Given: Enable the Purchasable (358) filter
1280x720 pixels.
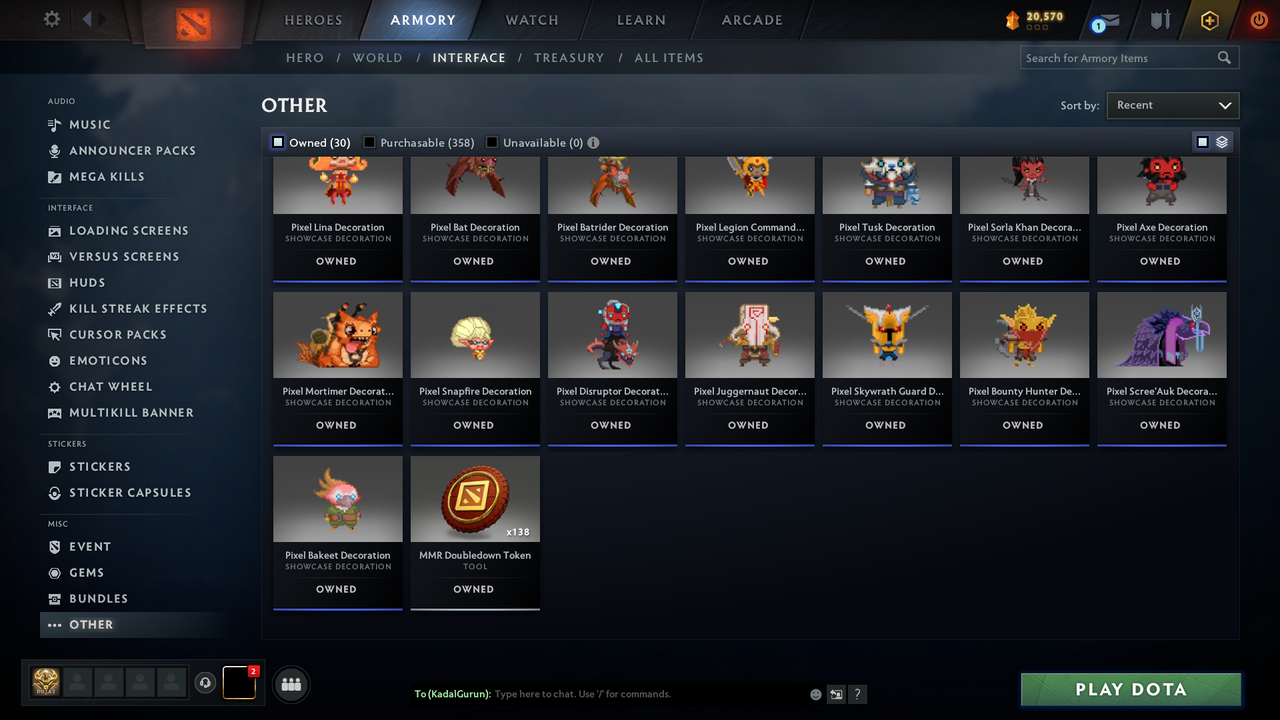Looking at the screenshot, I should point(368,142).
